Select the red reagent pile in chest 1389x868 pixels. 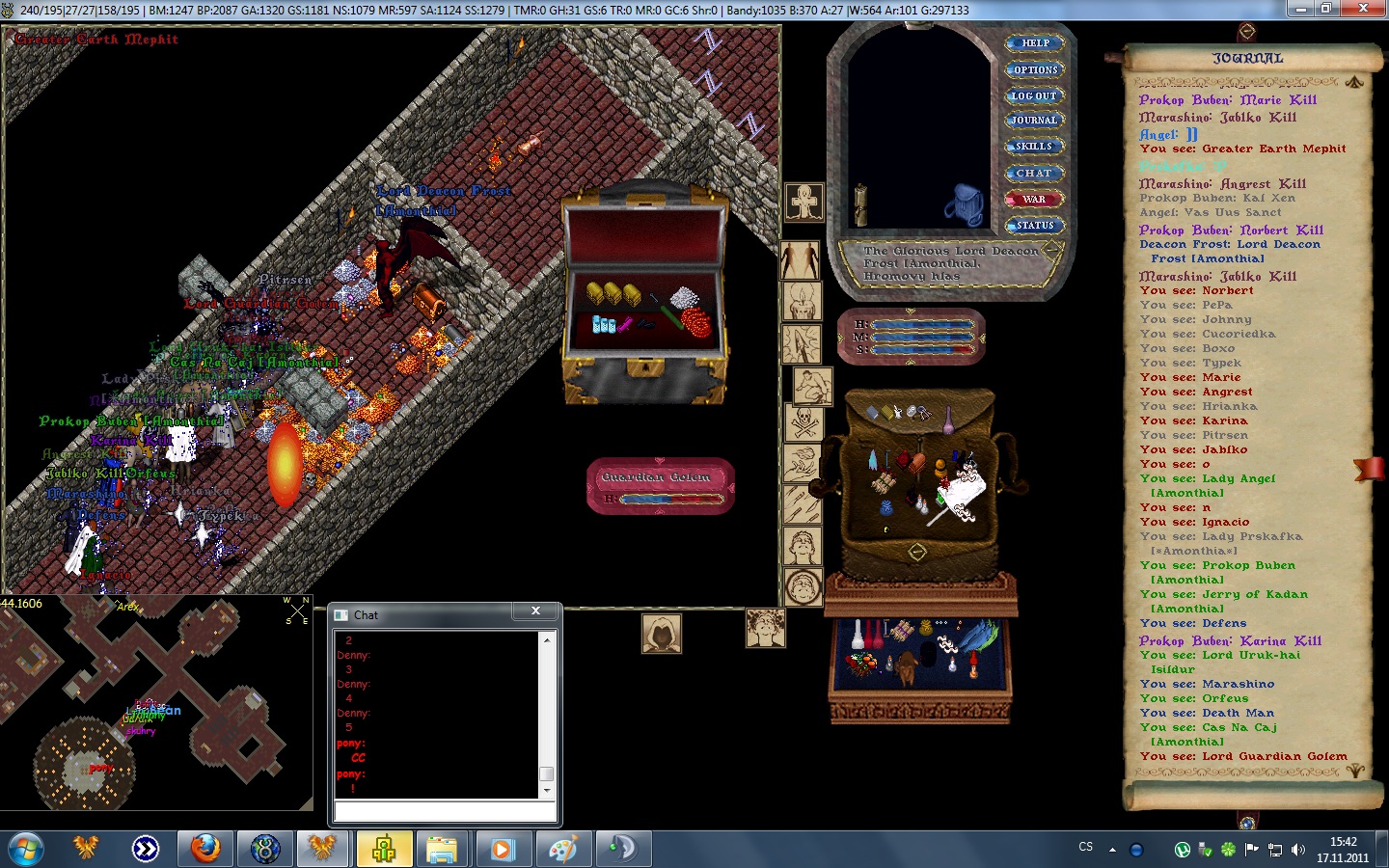point(695,320)
